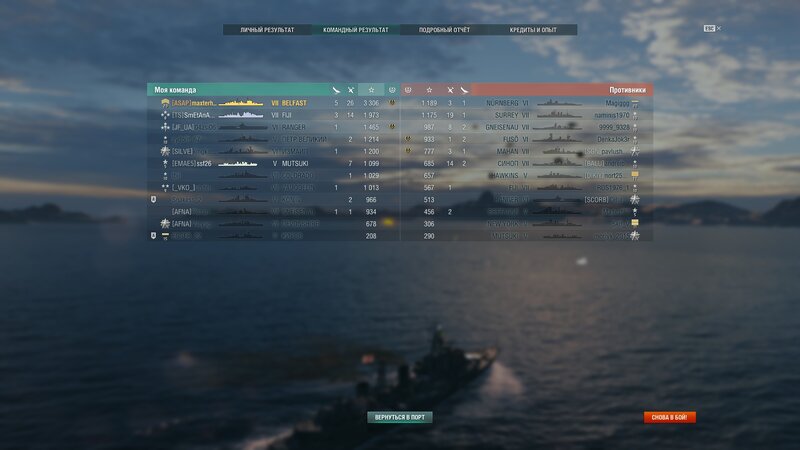Return to port with Вернуться в порт
This screenshot has width=800, height=450.
pos(400,417)
